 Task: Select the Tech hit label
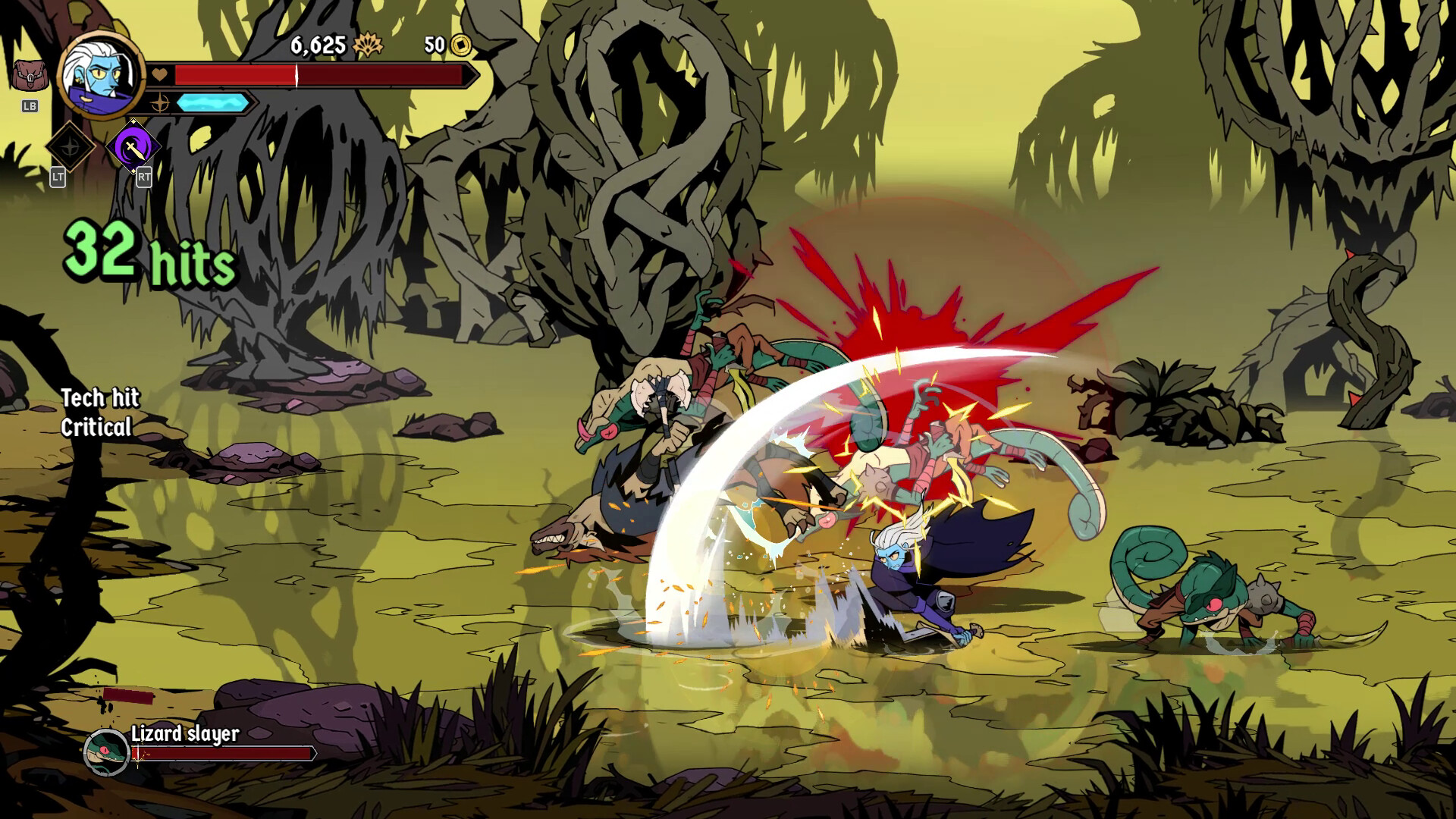pyautogui.click(x=101, y=397)
